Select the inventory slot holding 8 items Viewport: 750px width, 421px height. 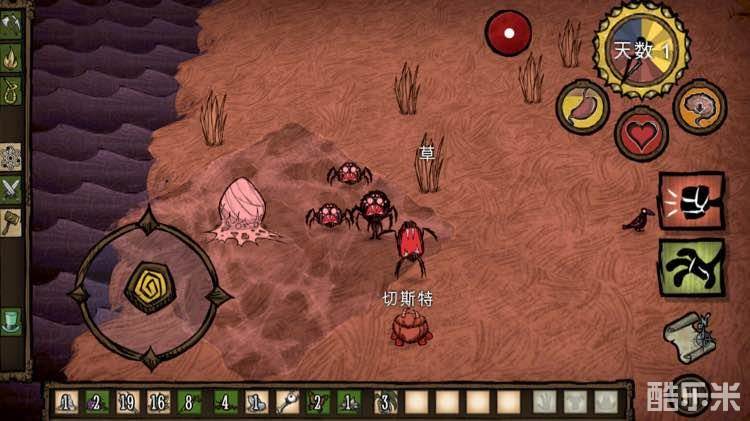point(190,402)
